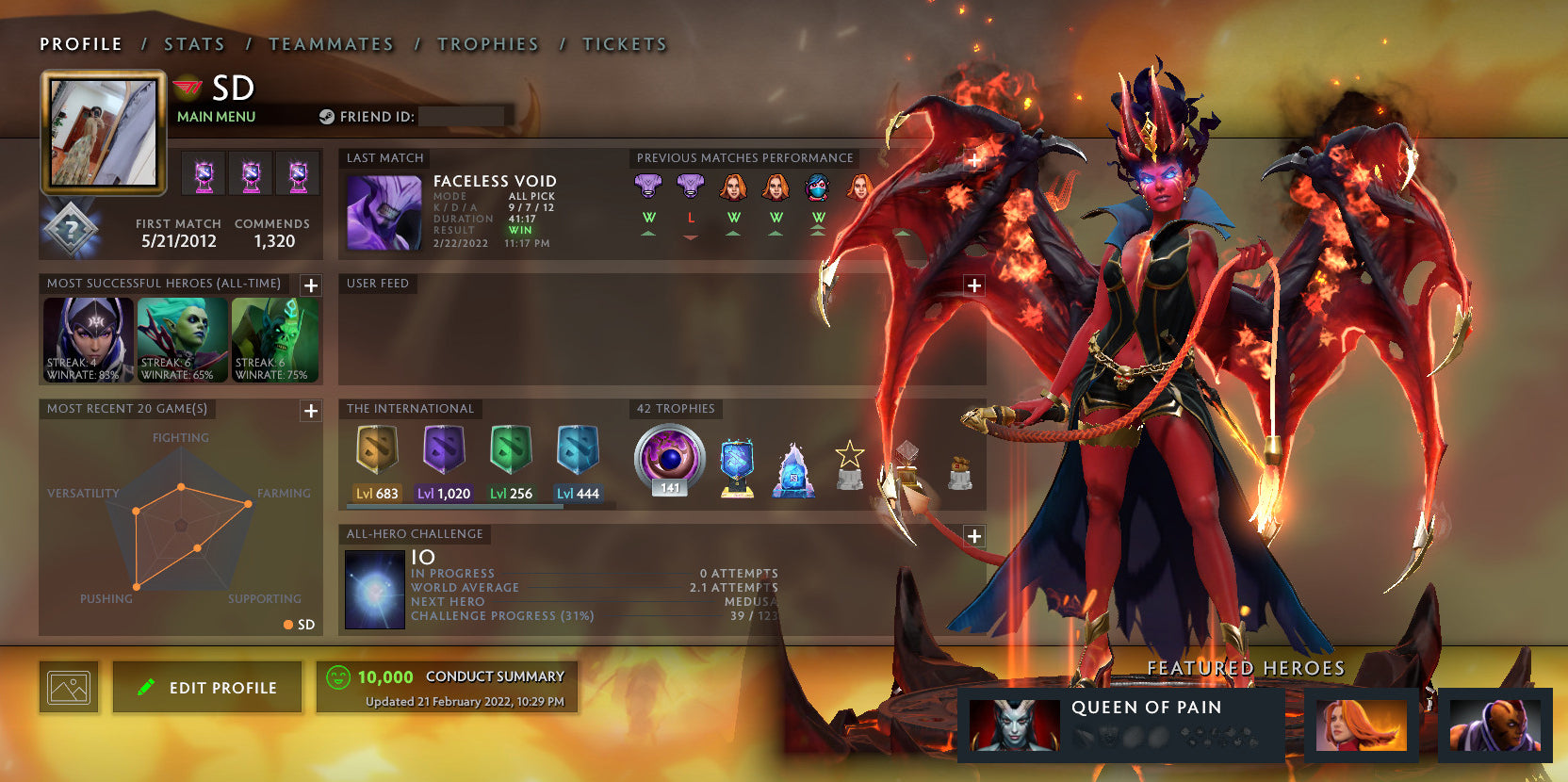Open the aegis eye trophy showing 141
The height and width of the screenshot is (782, 1568).
click(670, 459)
